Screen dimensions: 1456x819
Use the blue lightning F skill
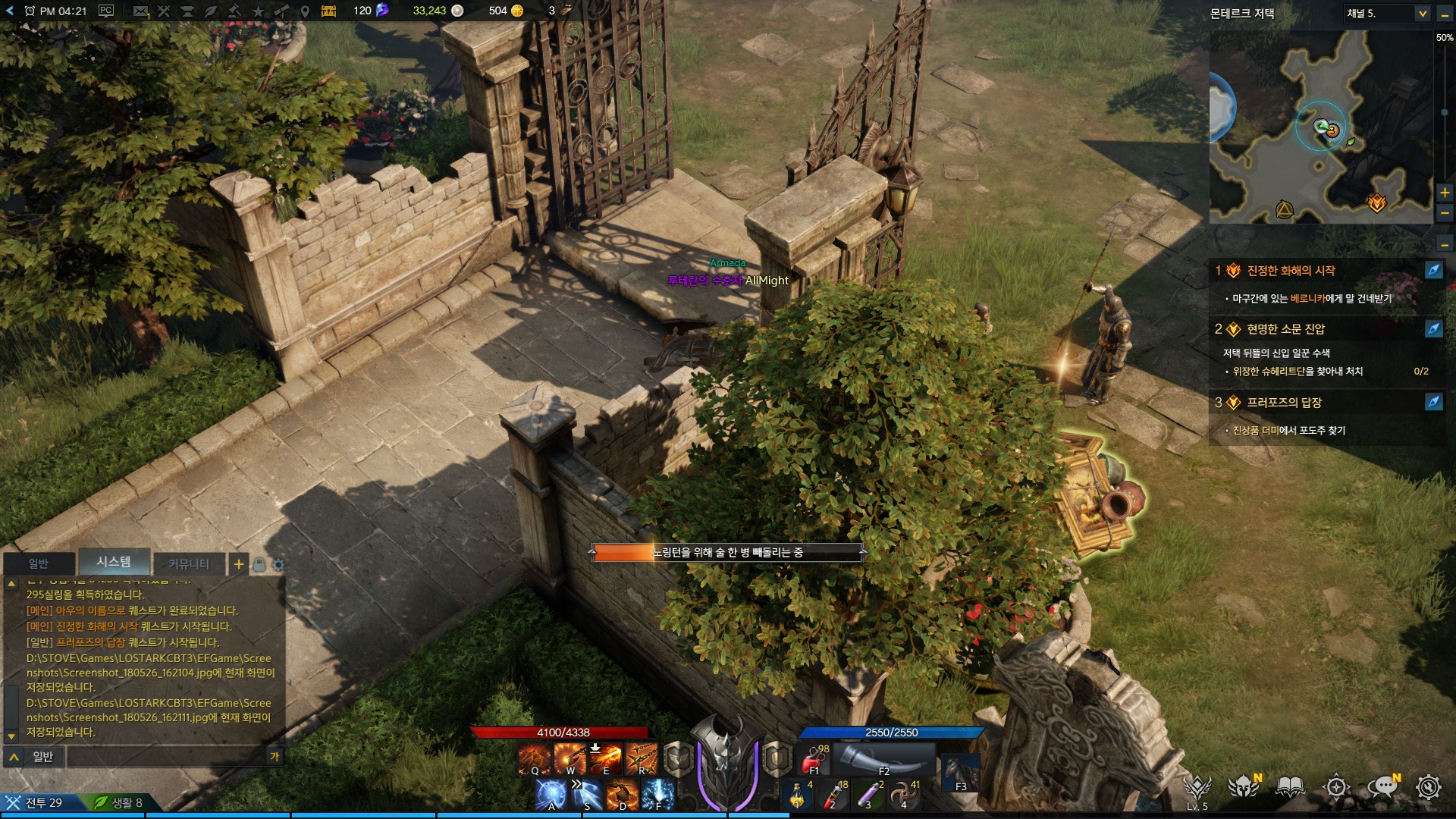click(x=657, y=795)
